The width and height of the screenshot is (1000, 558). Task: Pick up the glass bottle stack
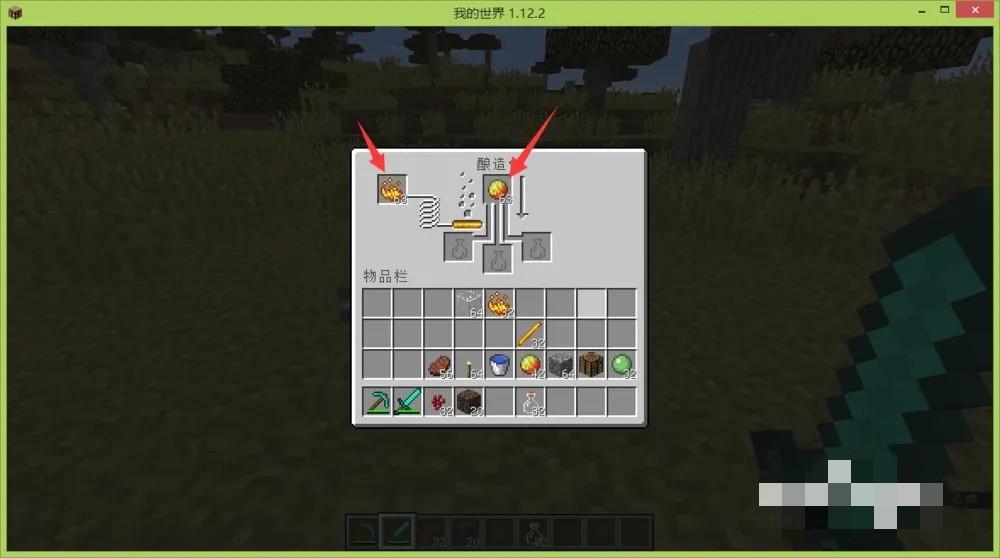click(x=530, y=402)
